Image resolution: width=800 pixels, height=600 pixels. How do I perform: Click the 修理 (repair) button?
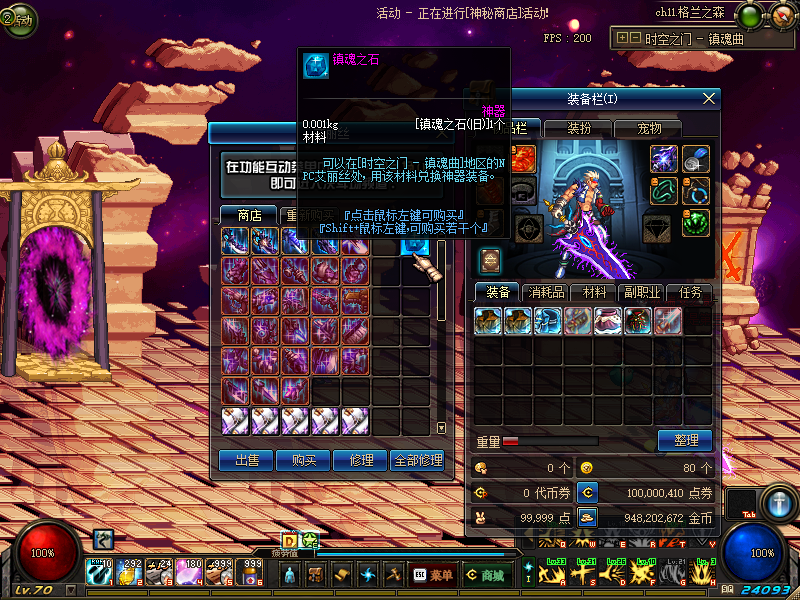360,460
